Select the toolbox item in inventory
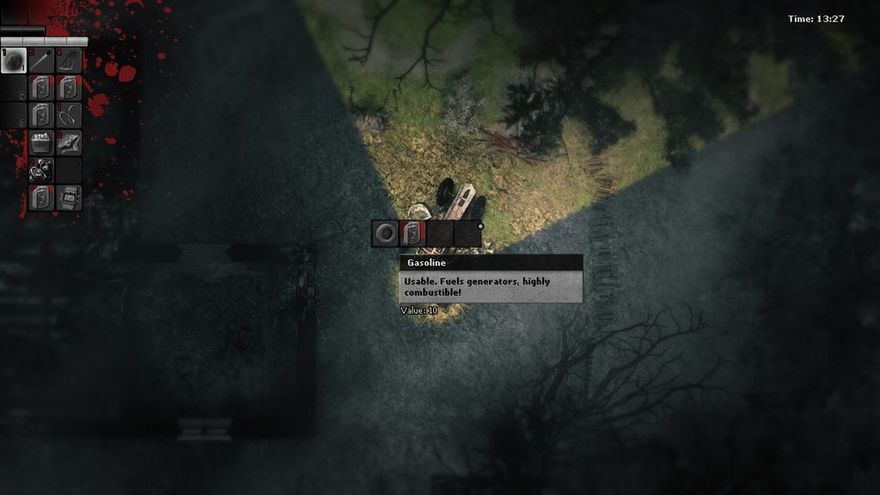Image resolution: width=880 pixels, height=495 pixels. point(41,143)
